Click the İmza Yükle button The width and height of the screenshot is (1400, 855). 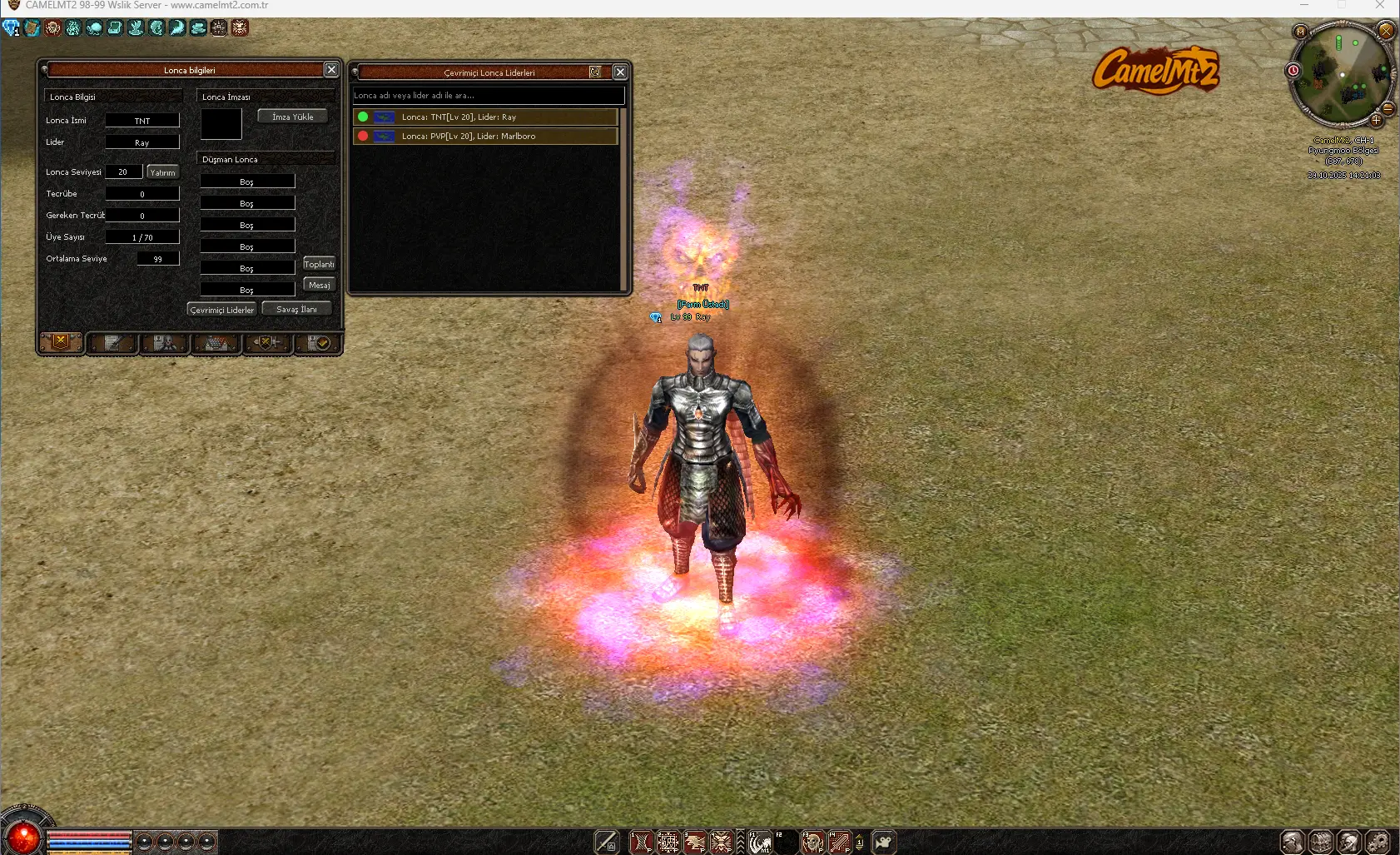coord(292,117)
